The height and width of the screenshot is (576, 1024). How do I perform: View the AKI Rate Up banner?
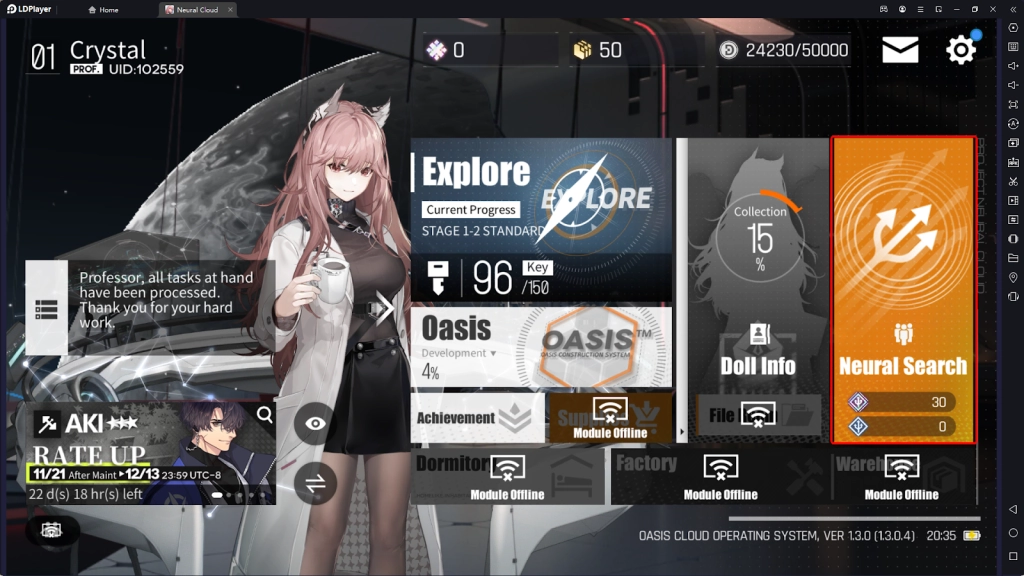(140, 452)
